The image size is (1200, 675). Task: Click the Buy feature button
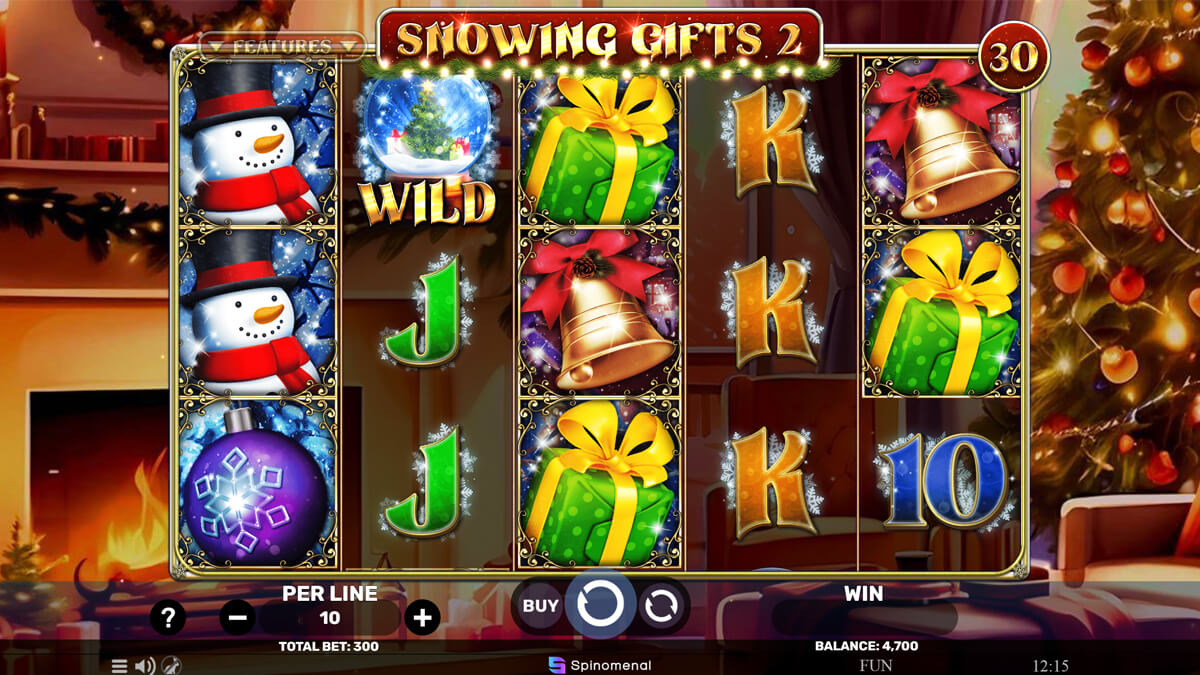click(x=541, y=605)
